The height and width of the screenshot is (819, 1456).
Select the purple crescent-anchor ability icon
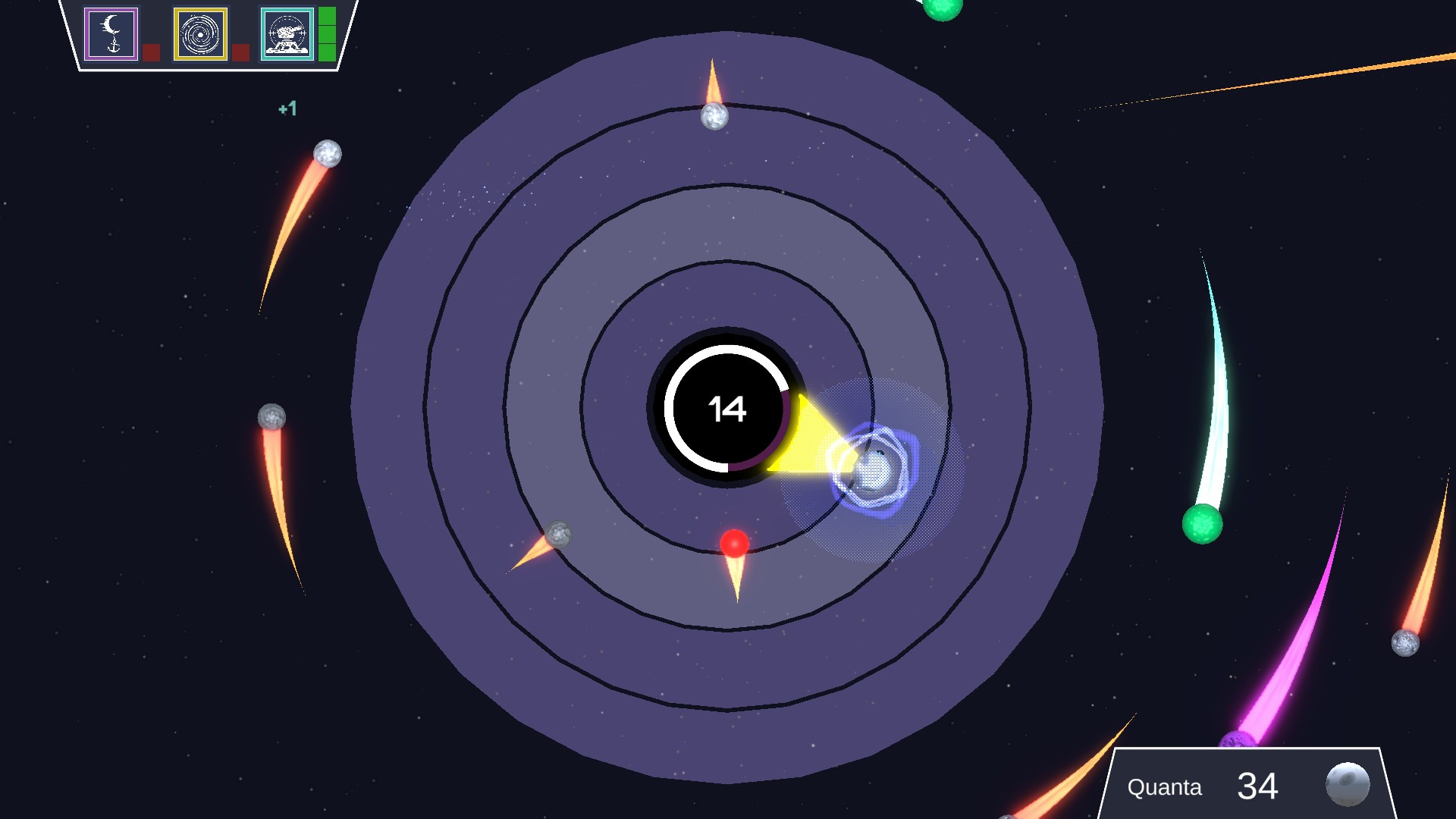tap(111, 33)
